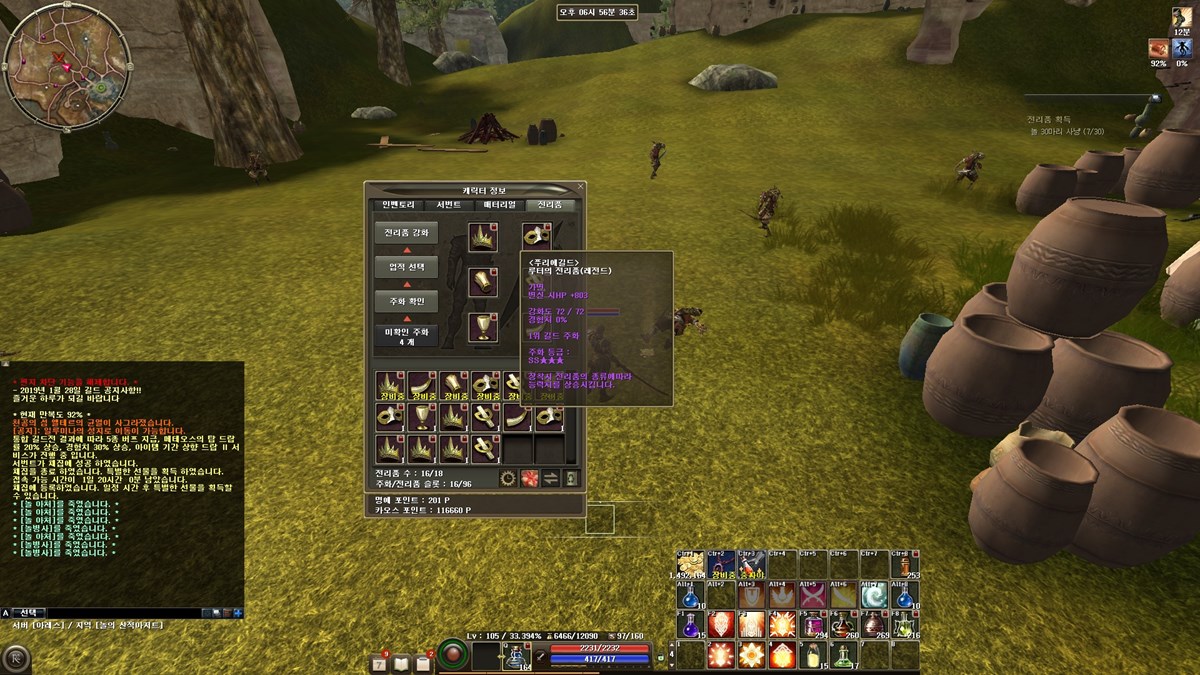Switch to the 인벤토리 tab
The width and height of the screenshot is (1200, 675).
coord(393,204)
